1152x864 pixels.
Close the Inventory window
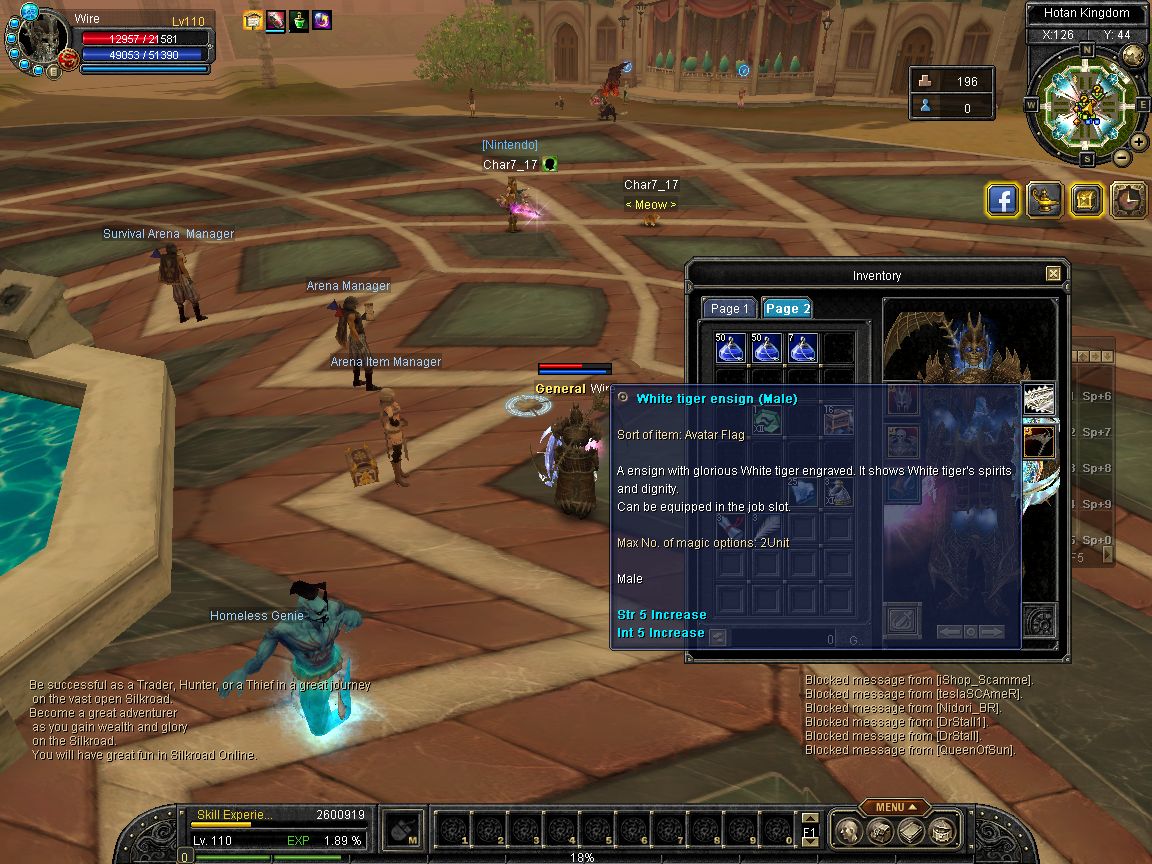[1053, 274]
